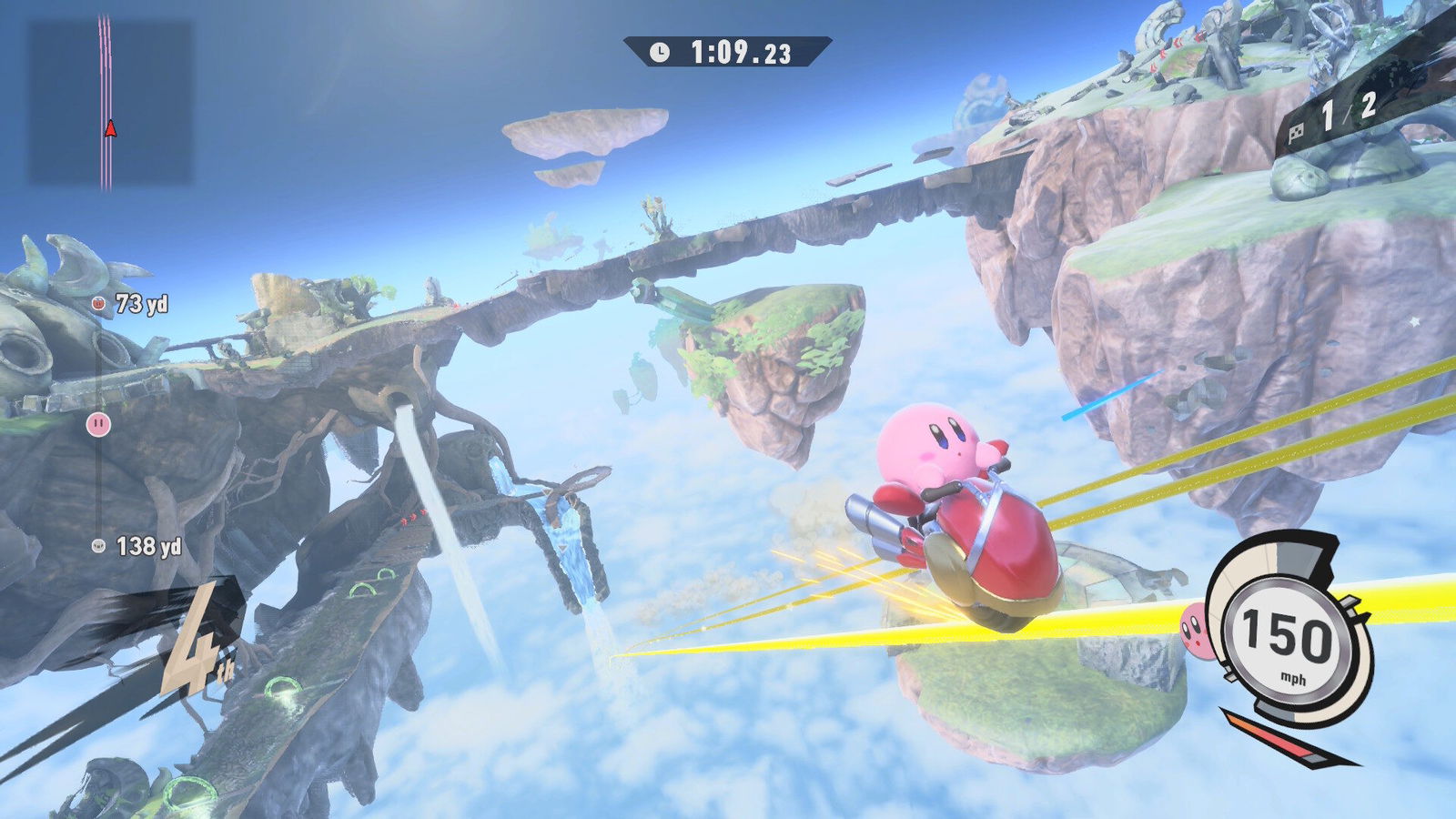Click the pink racer face marker on the progress track
The image size is (1456, 819).
click(97, 424)
